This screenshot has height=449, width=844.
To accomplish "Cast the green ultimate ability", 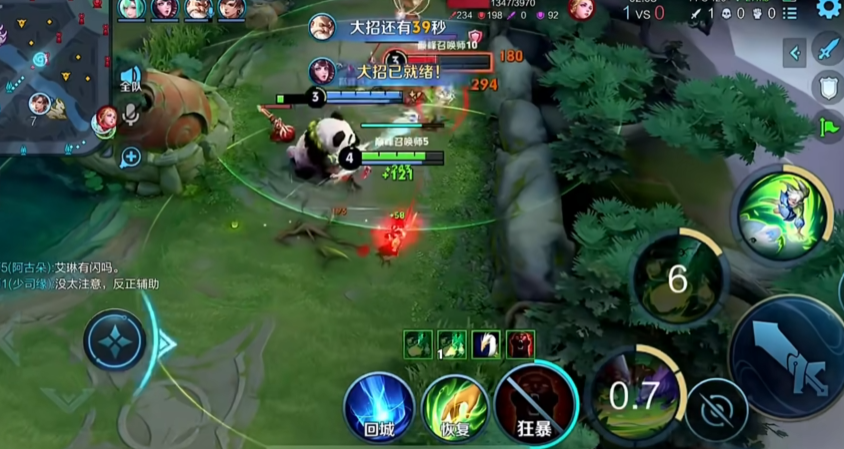I will [x=781, y=214].
